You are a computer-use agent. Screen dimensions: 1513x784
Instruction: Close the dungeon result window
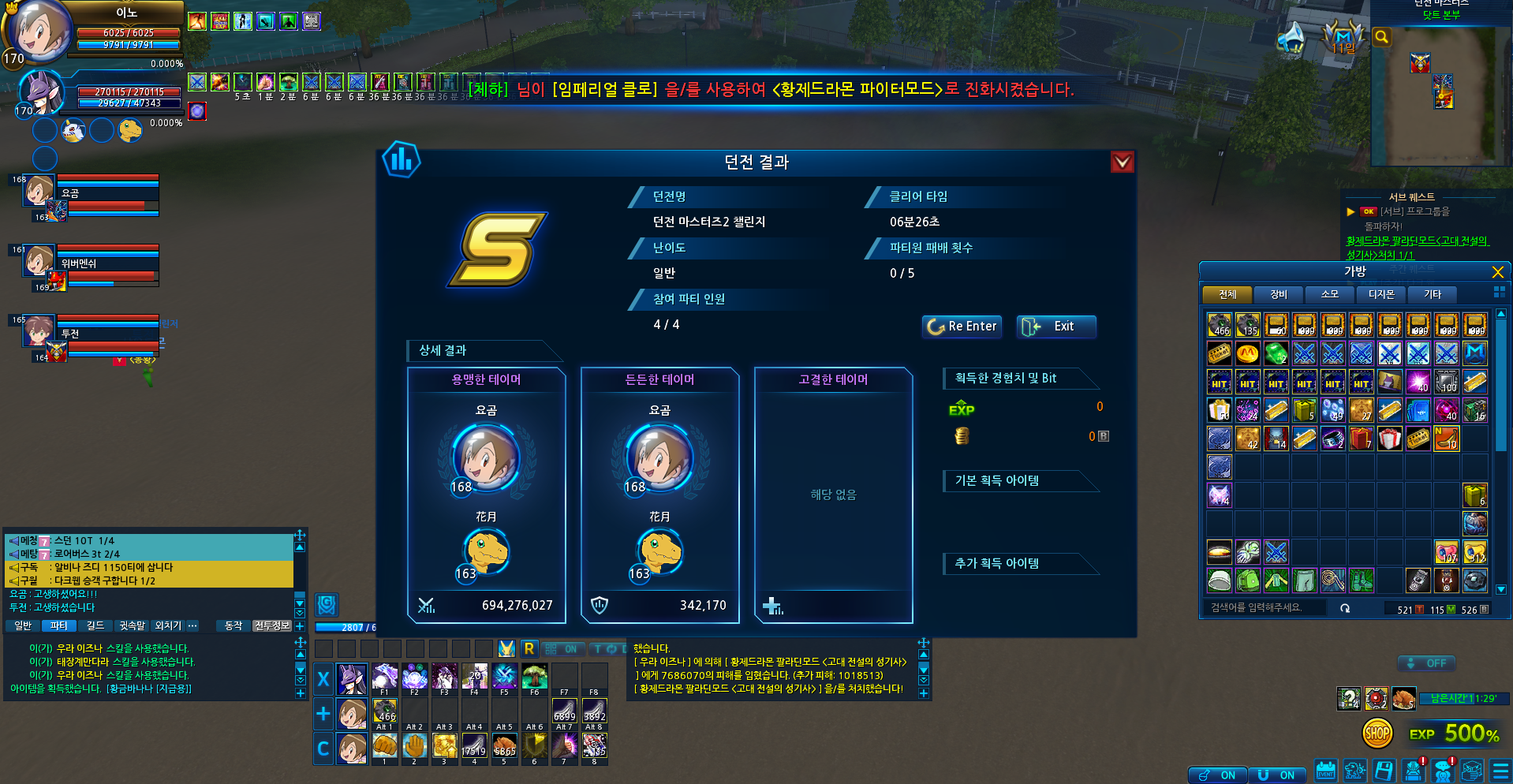click(1122, 162)
